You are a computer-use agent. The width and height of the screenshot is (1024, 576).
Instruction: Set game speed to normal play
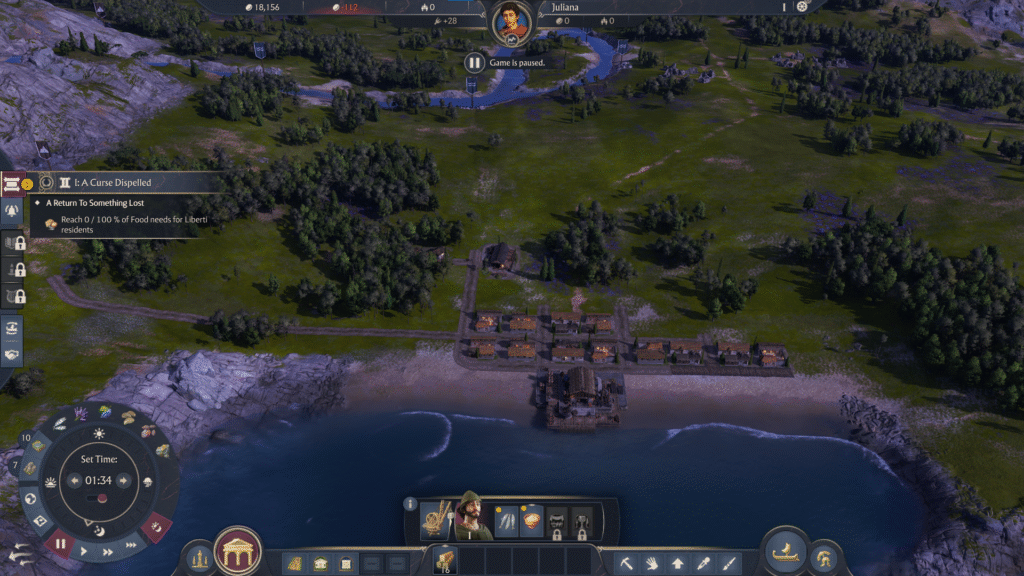84,551
